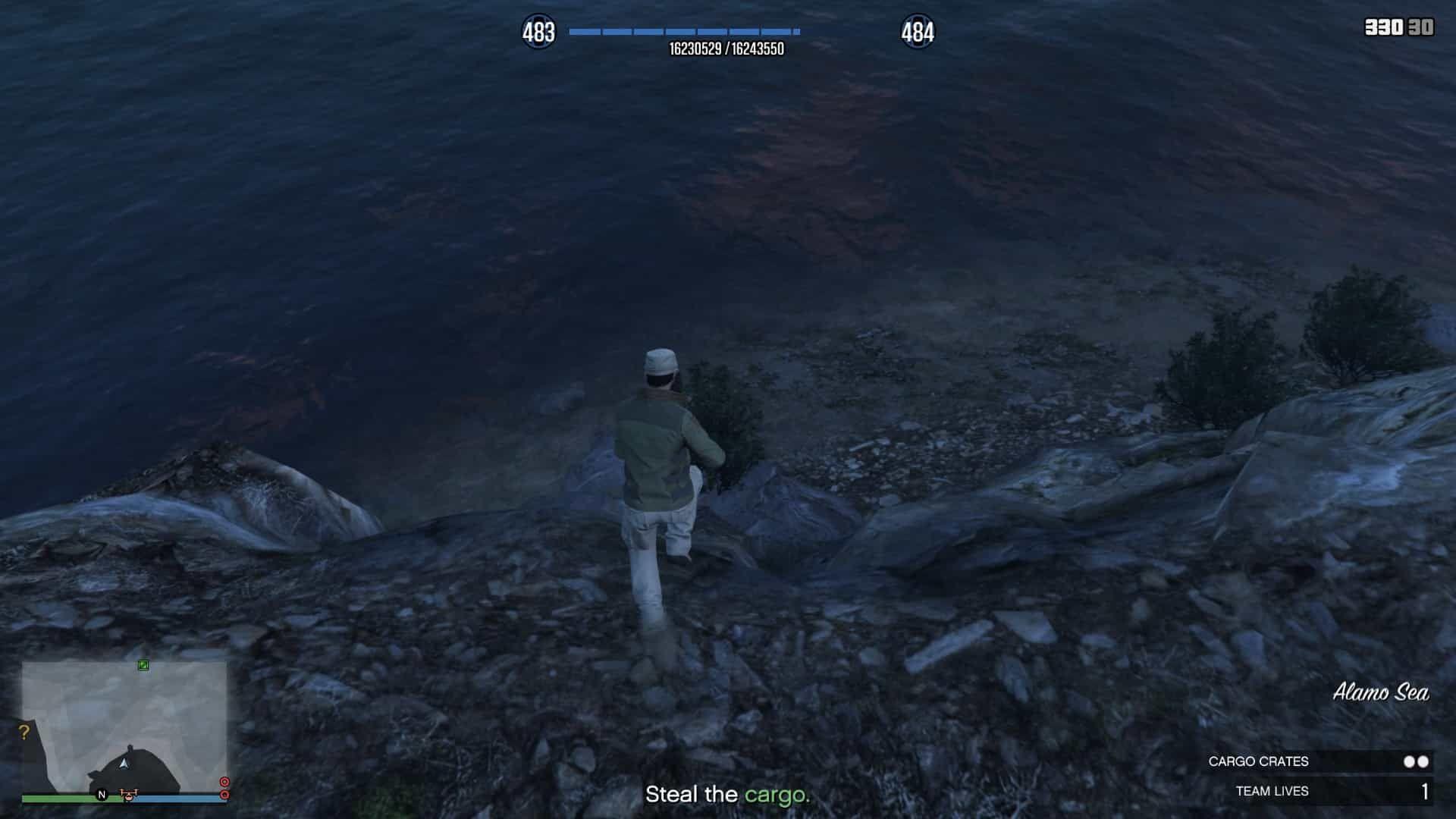The height and width of the screenshot is (819, 1456).
Task: Click the yellow question mark blip
Action: [x=24, y=733]
